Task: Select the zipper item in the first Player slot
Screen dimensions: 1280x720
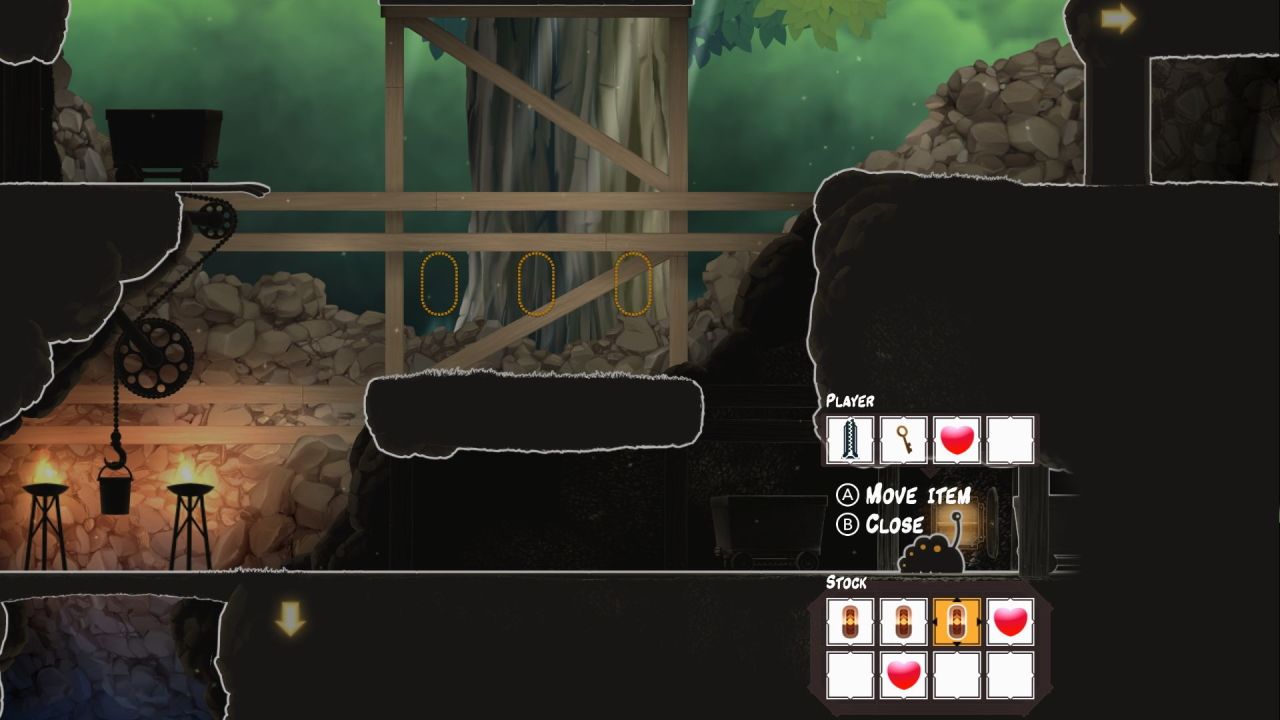Action: click(x=849, y=437)
